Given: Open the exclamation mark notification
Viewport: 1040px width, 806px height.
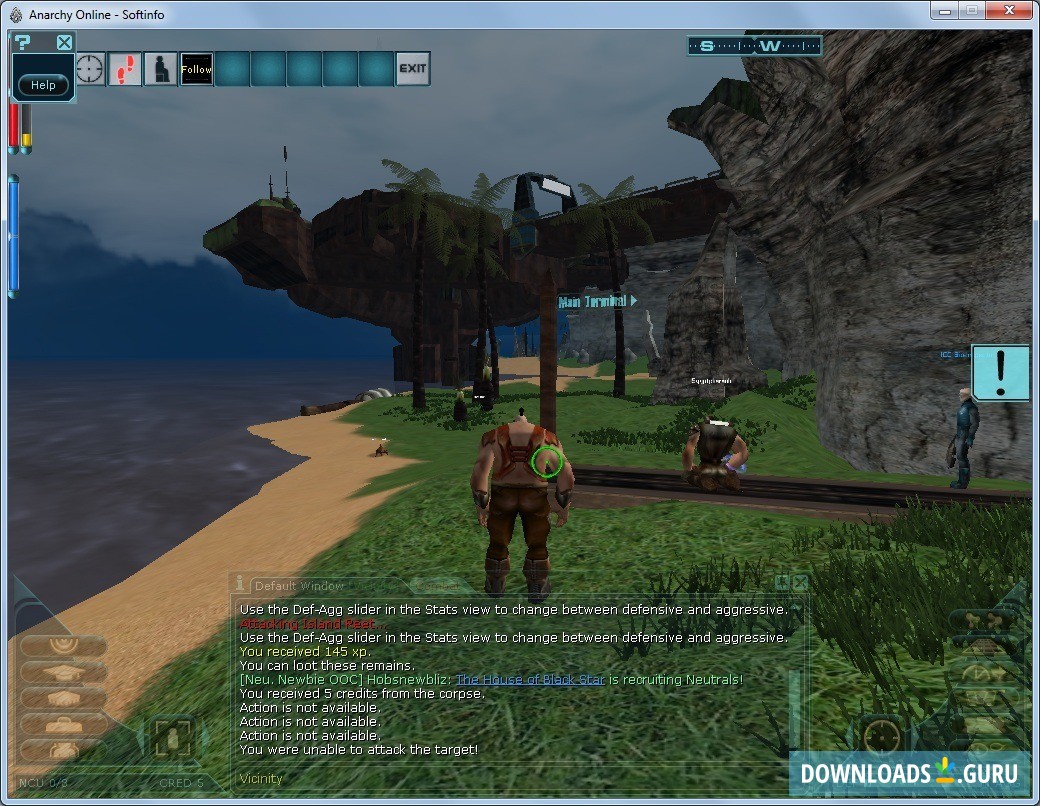Looking at the screenshot, I should coord(1000,373).
